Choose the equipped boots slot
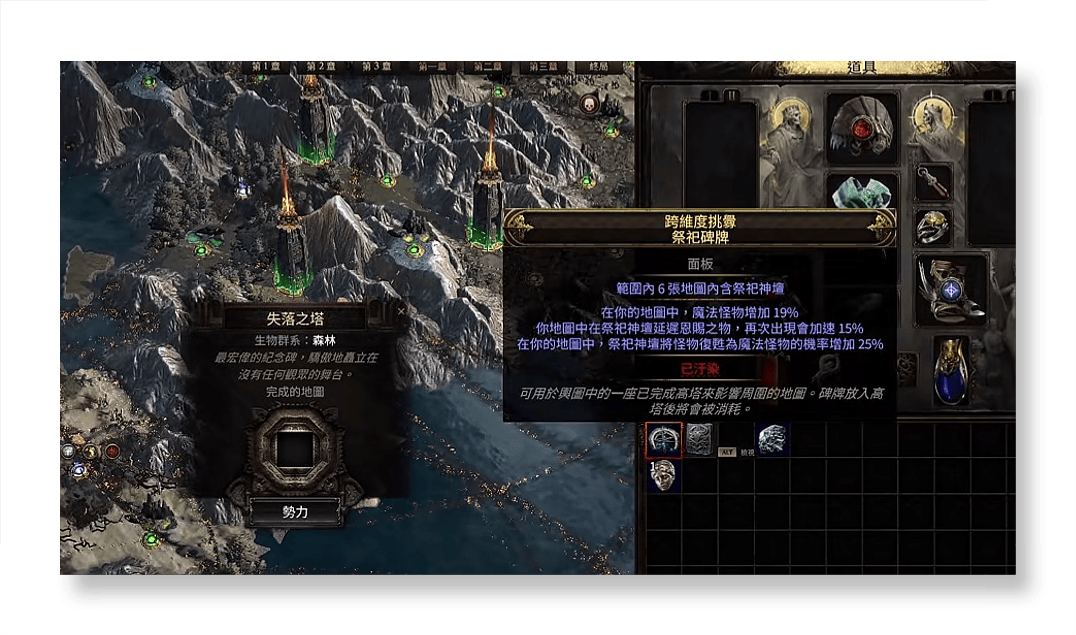Screen dimensions: 1076x635 tap(950, 290)
